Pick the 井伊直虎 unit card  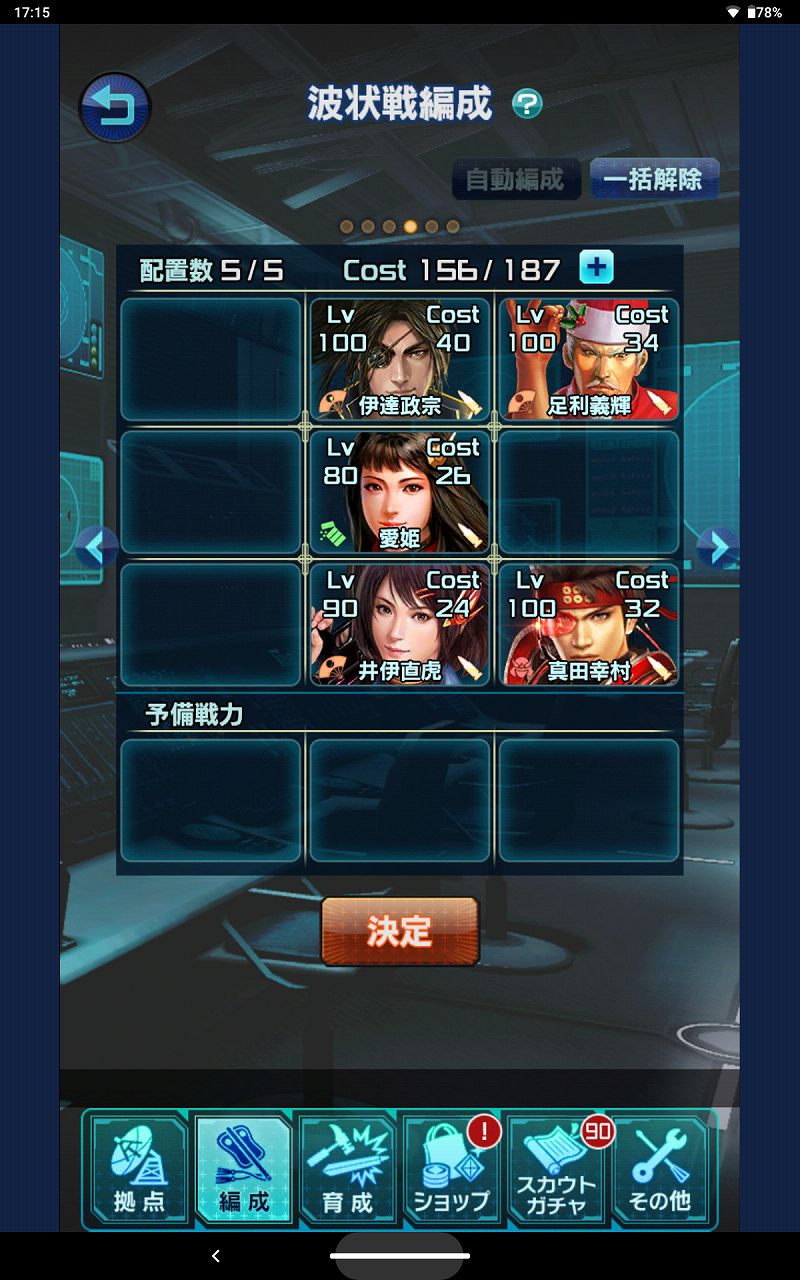click(x=399, y=625)
